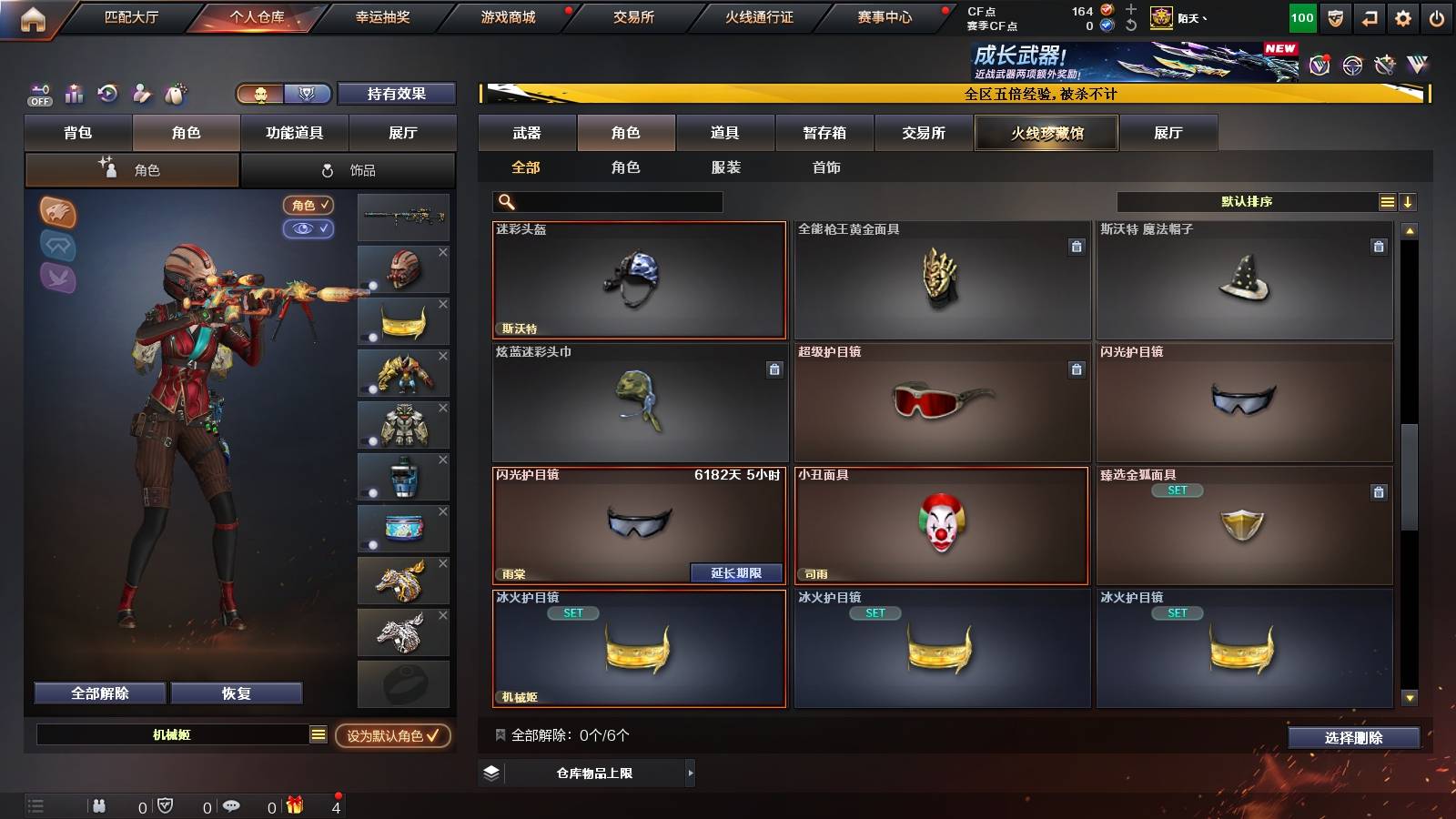Switch to the 服装 tab
Viewport: 1456px width, 819px height.
[725, 167]
